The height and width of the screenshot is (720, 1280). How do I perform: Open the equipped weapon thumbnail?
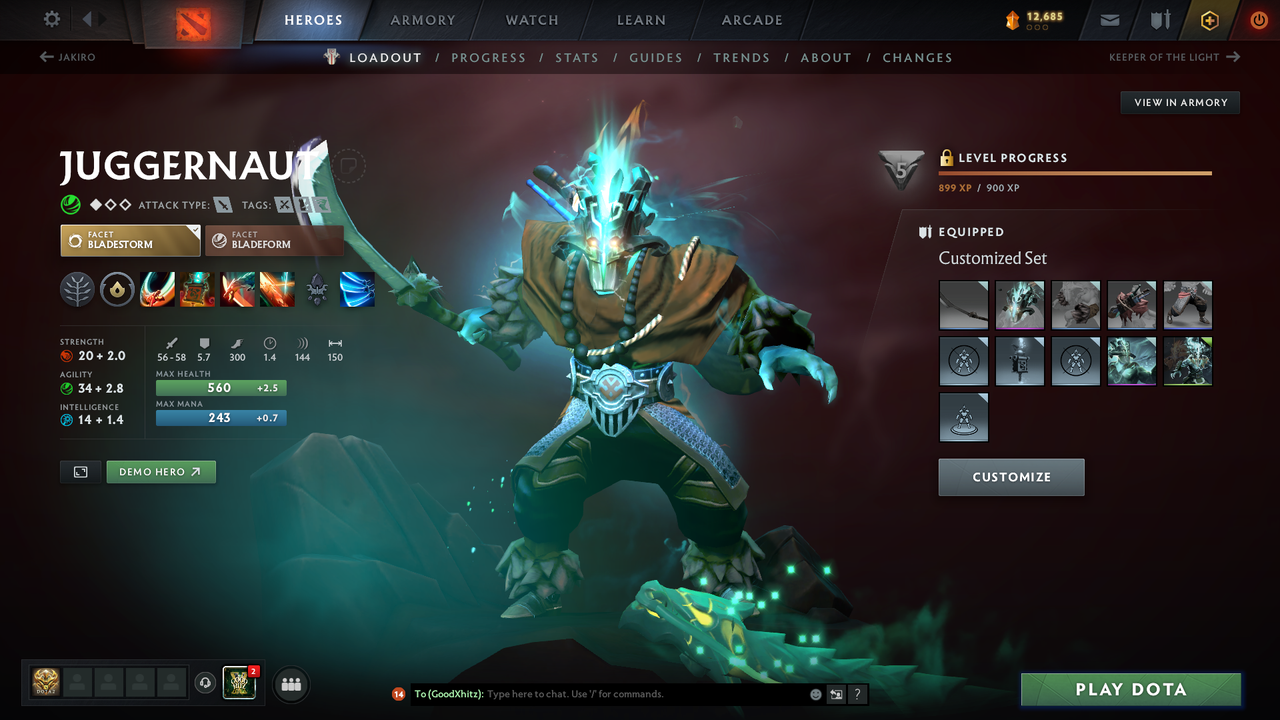963,305
